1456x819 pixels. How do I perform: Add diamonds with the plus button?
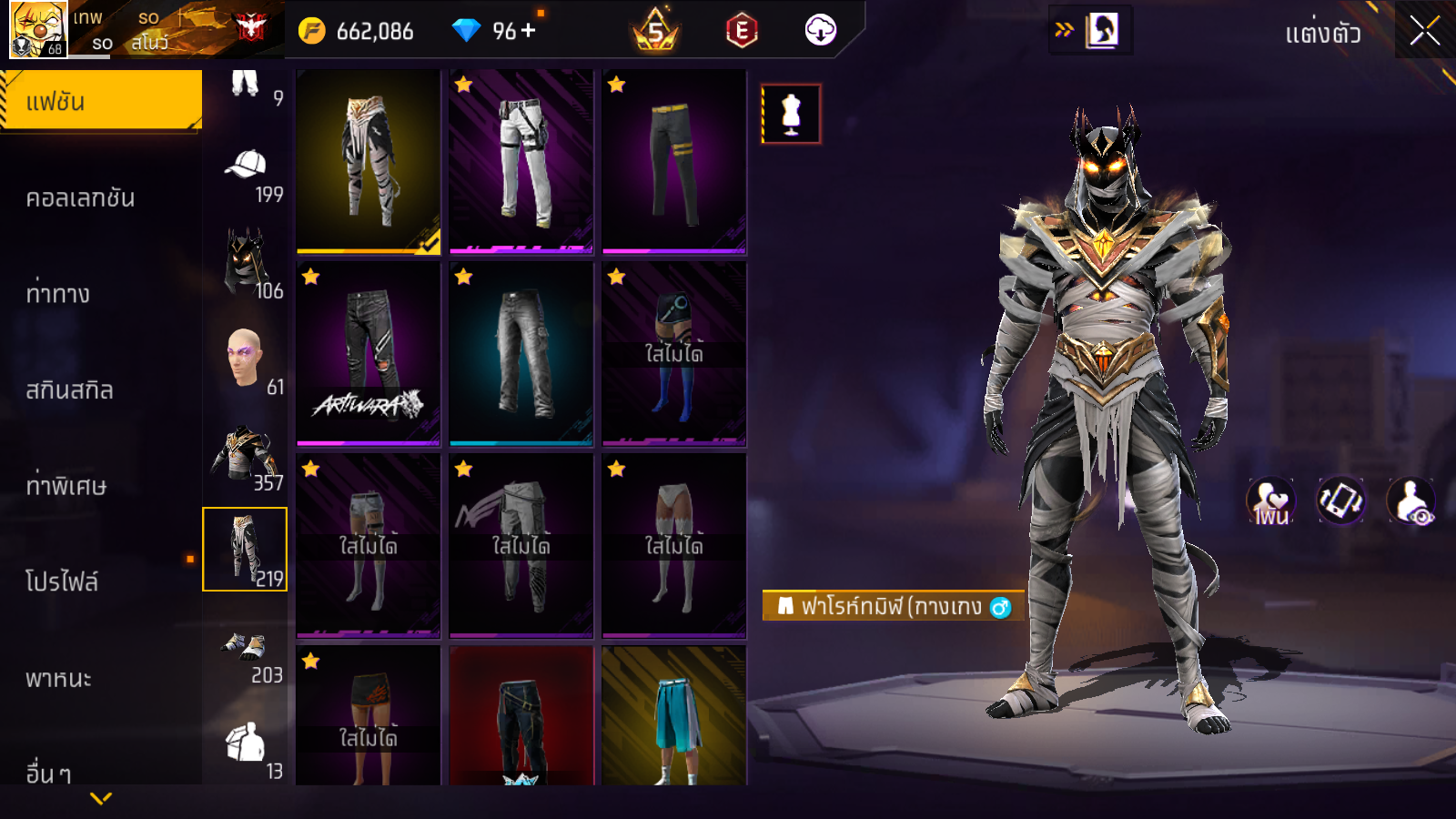tap(529, 31)
